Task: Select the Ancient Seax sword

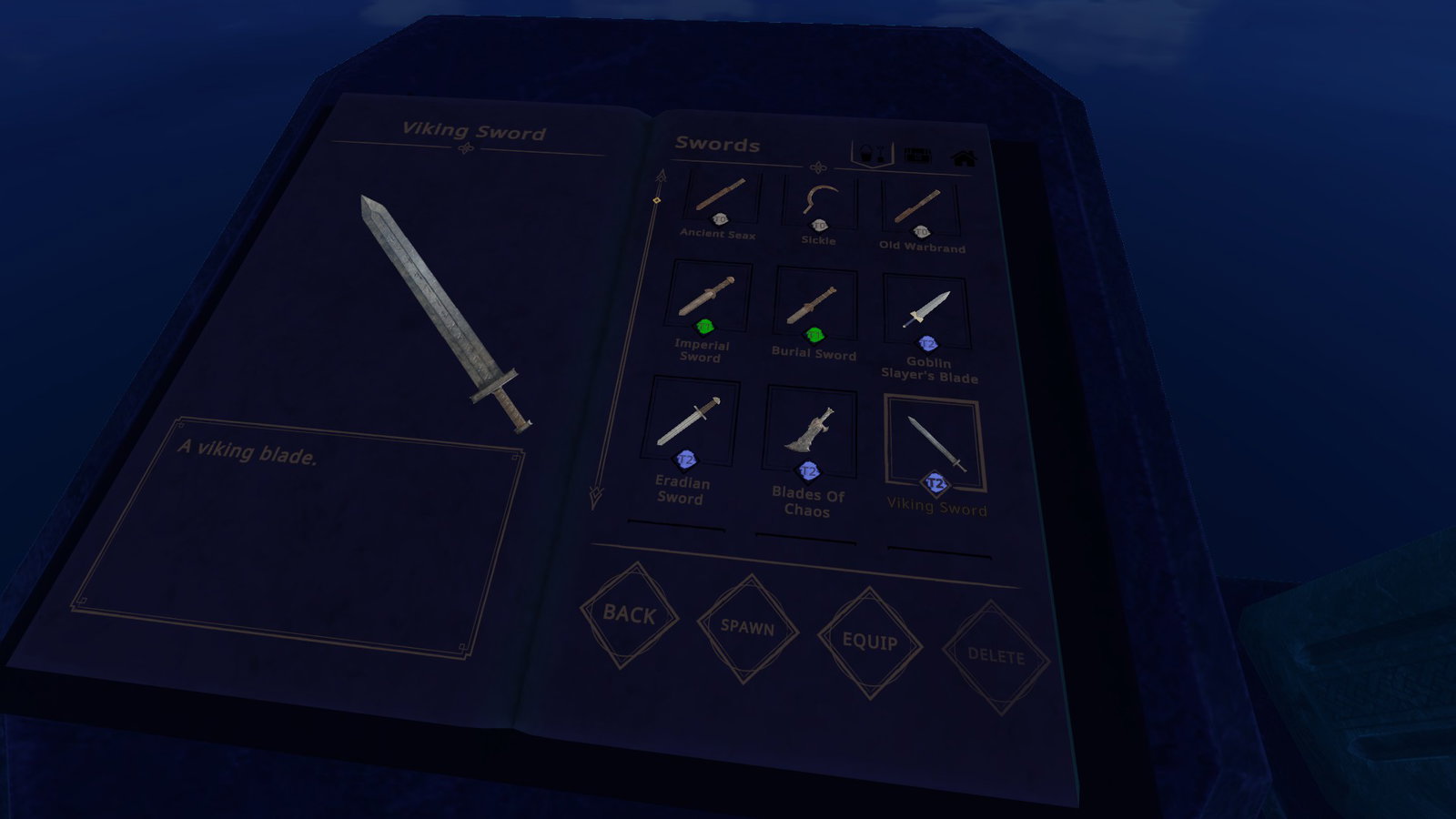Action: (722, 199)
